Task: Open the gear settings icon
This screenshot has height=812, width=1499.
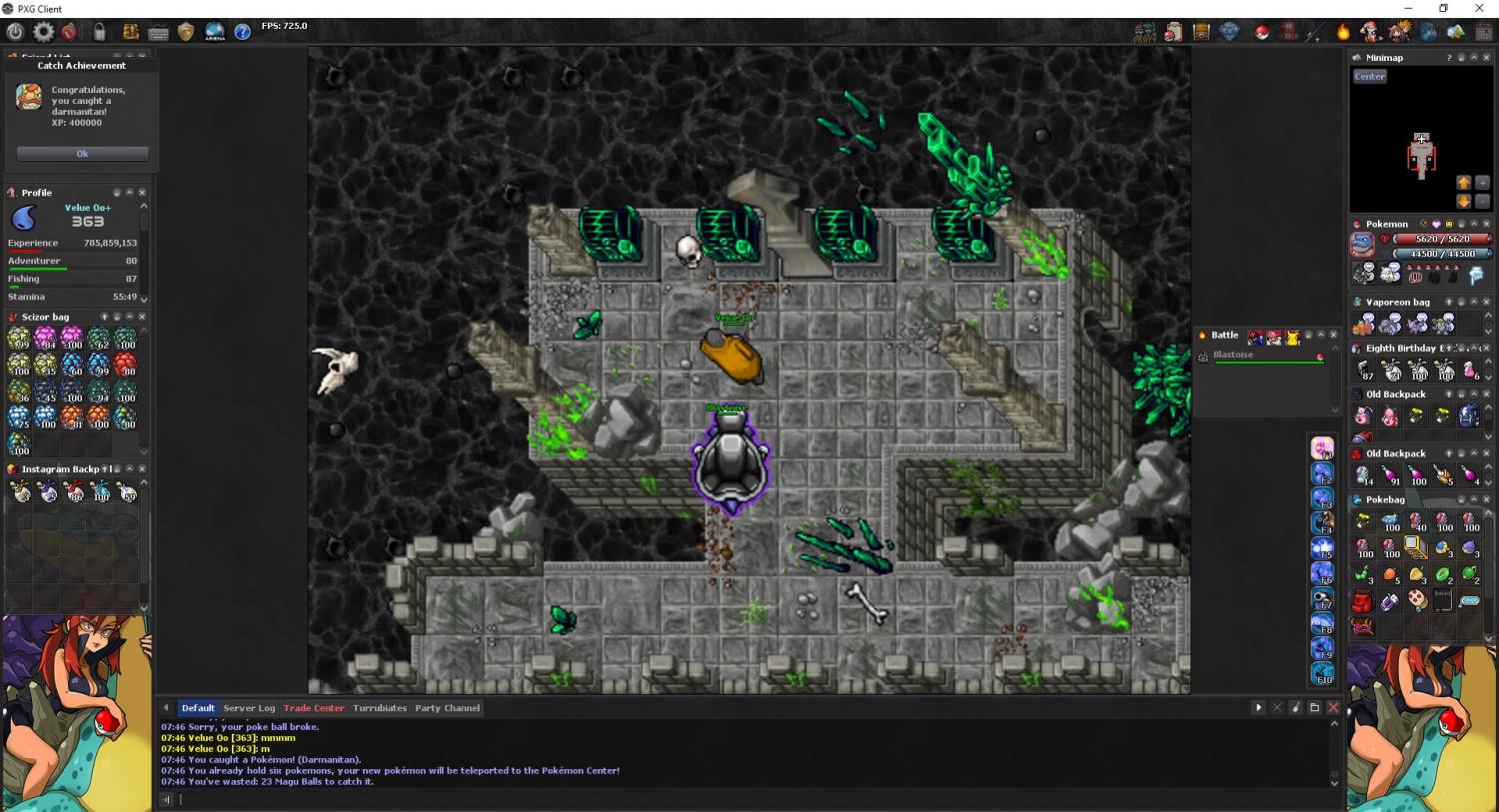Action: coord(43,32)
